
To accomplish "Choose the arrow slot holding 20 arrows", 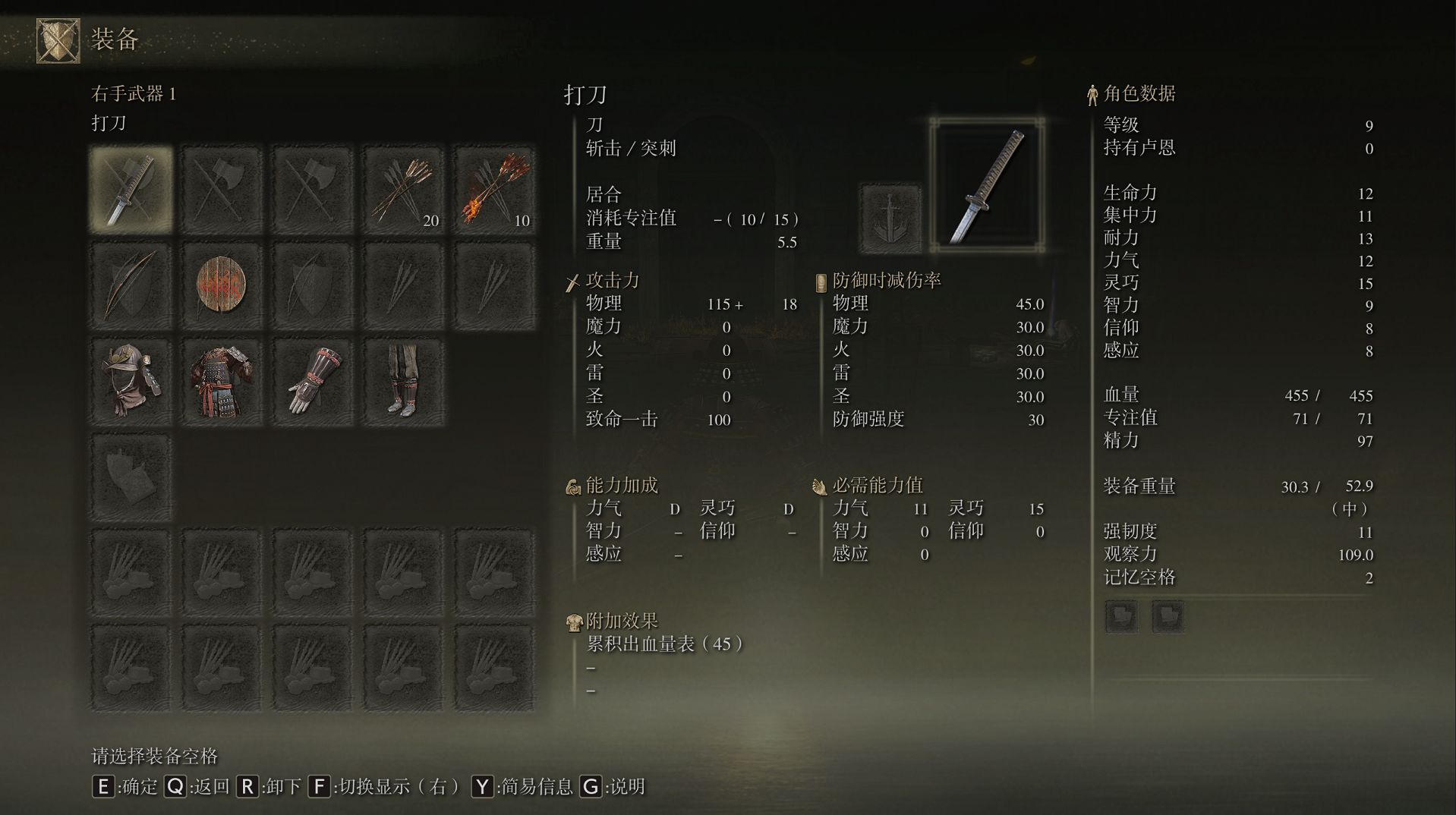I will click(x=403, y=188).
